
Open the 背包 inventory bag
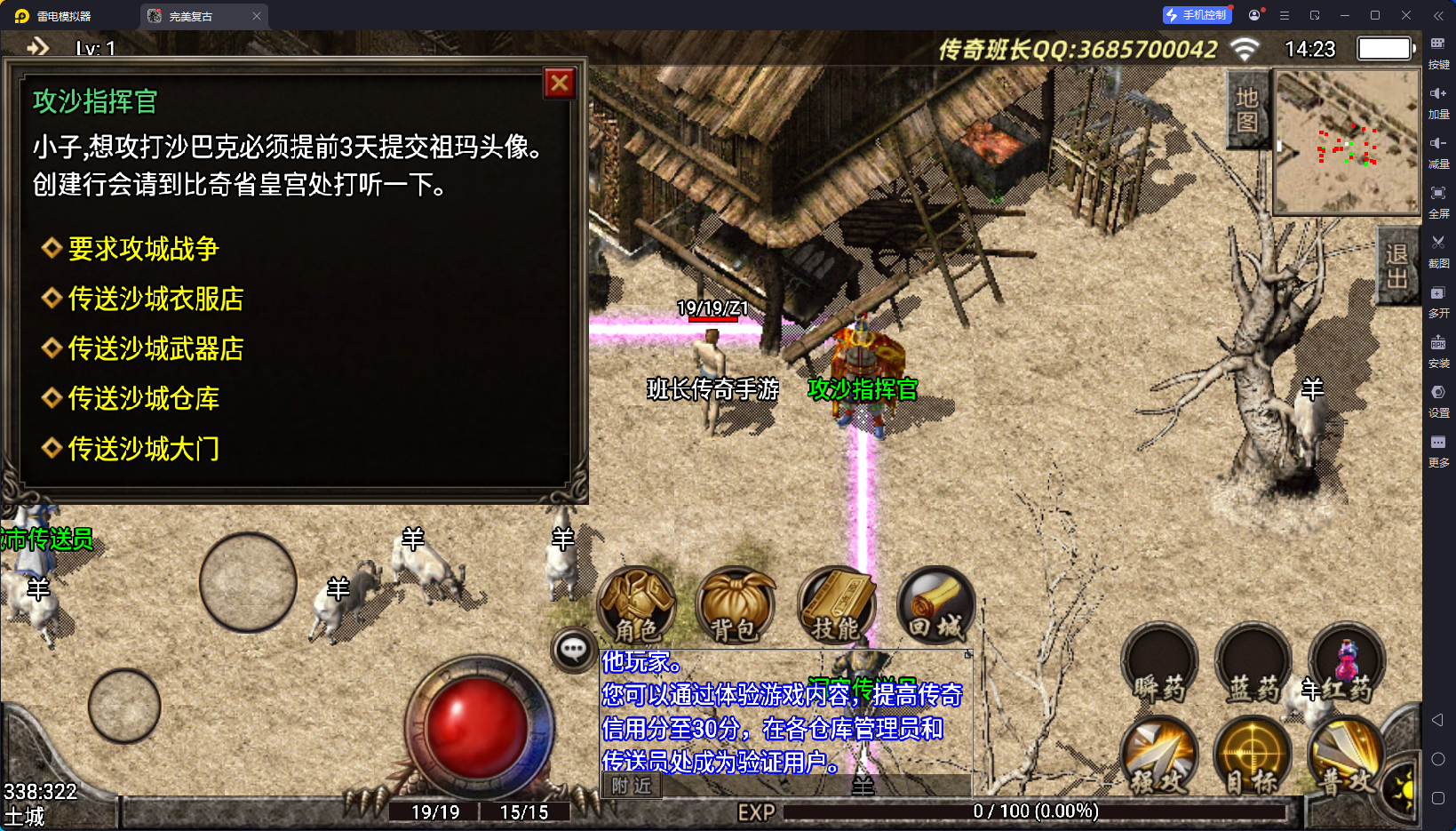coord(736,606)
